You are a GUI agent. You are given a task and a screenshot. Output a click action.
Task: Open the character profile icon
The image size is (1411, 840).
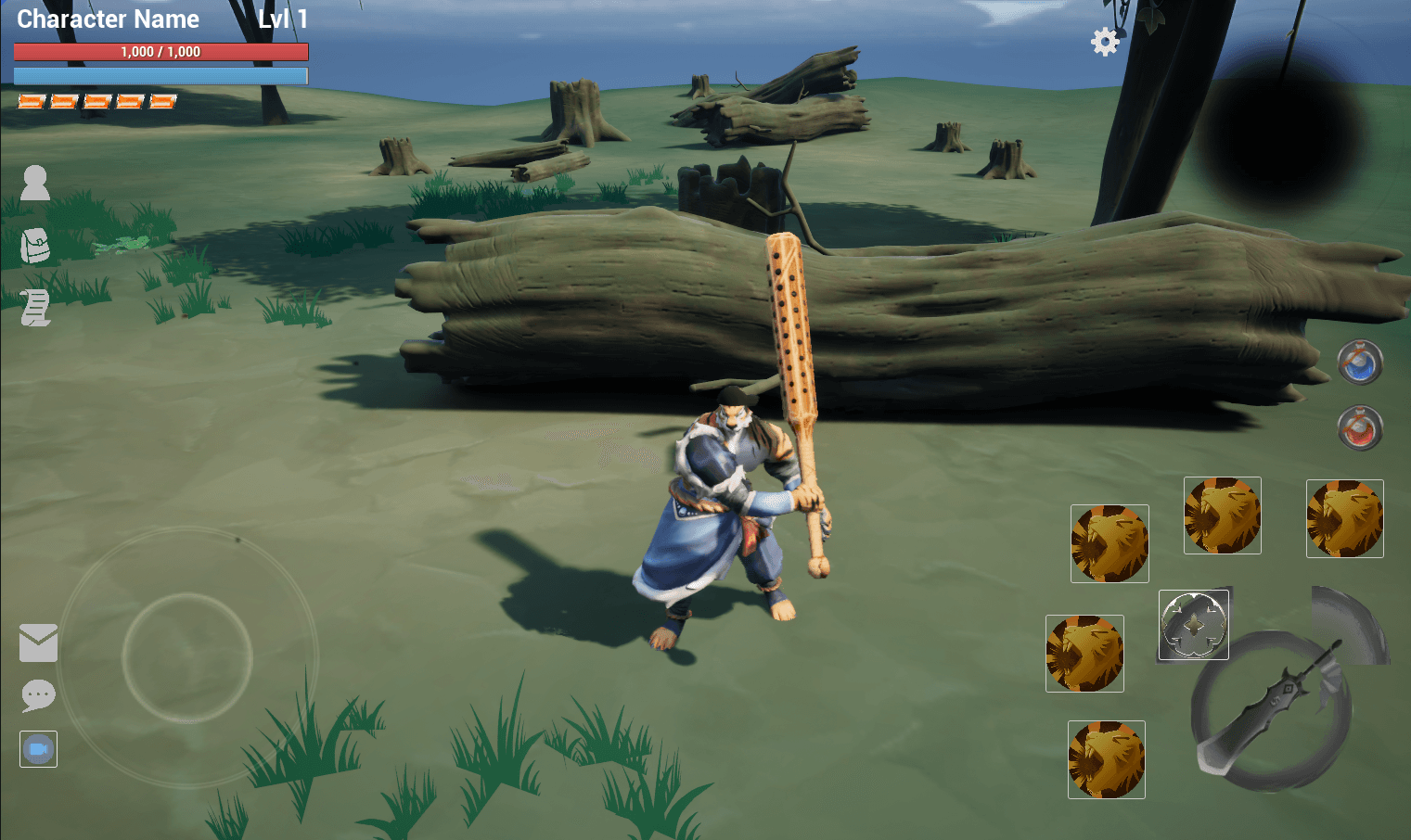point(35,183)
